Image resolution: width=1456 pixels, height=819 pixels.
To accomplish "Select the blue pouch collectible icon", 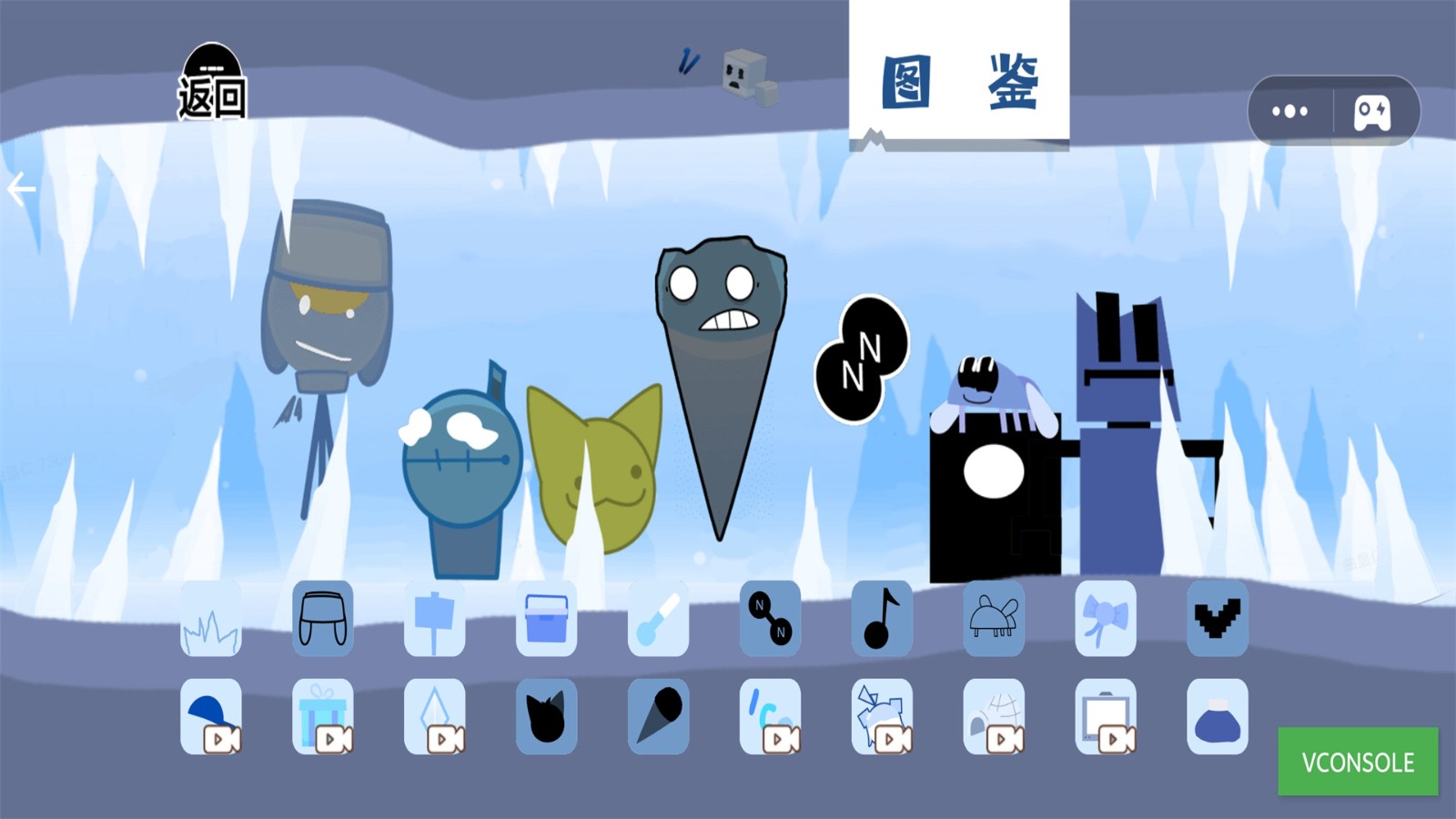I will [1218, 717].
